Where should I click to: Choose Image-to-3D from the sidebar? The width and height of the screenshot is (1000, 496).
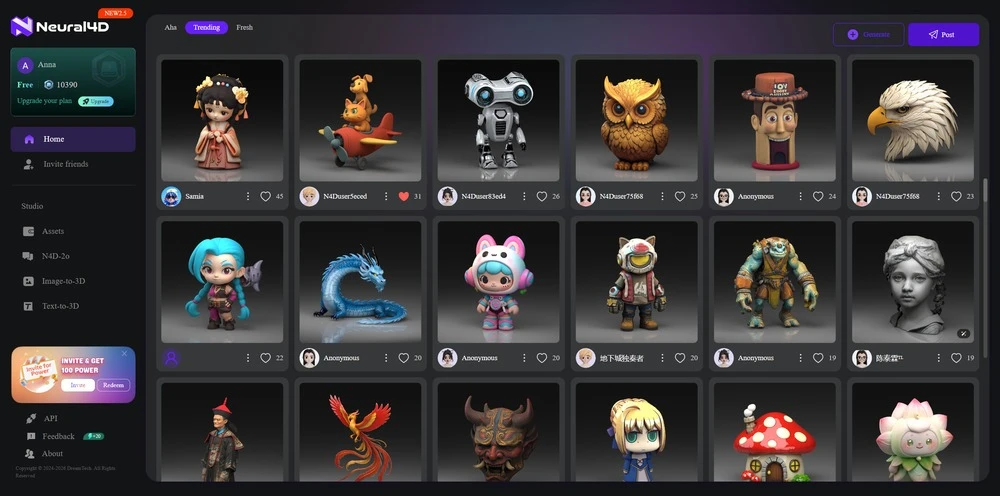pyautogui.click(x=63, y=281)
